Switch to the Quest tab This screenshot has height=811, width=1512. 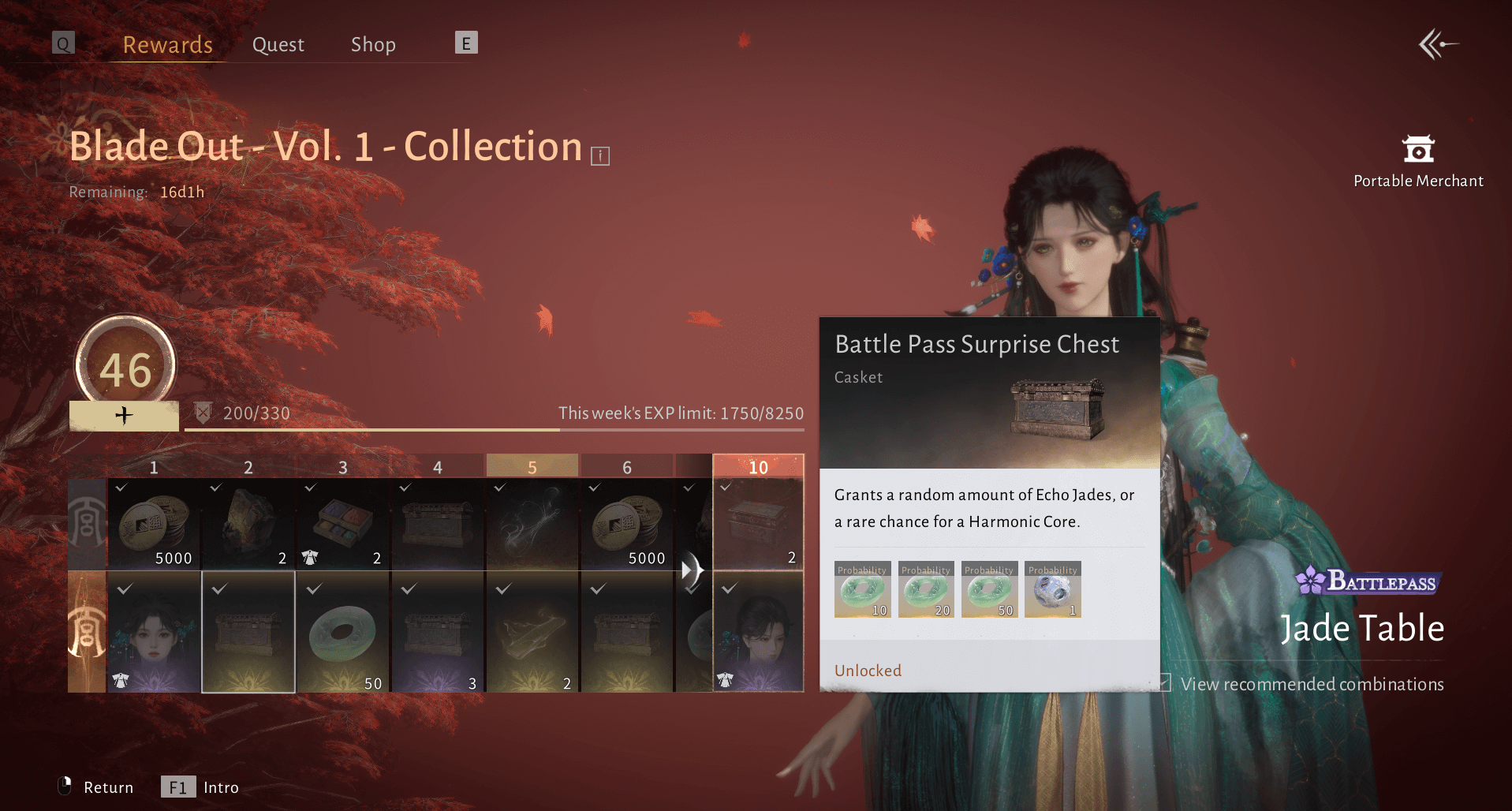[278, 45]
